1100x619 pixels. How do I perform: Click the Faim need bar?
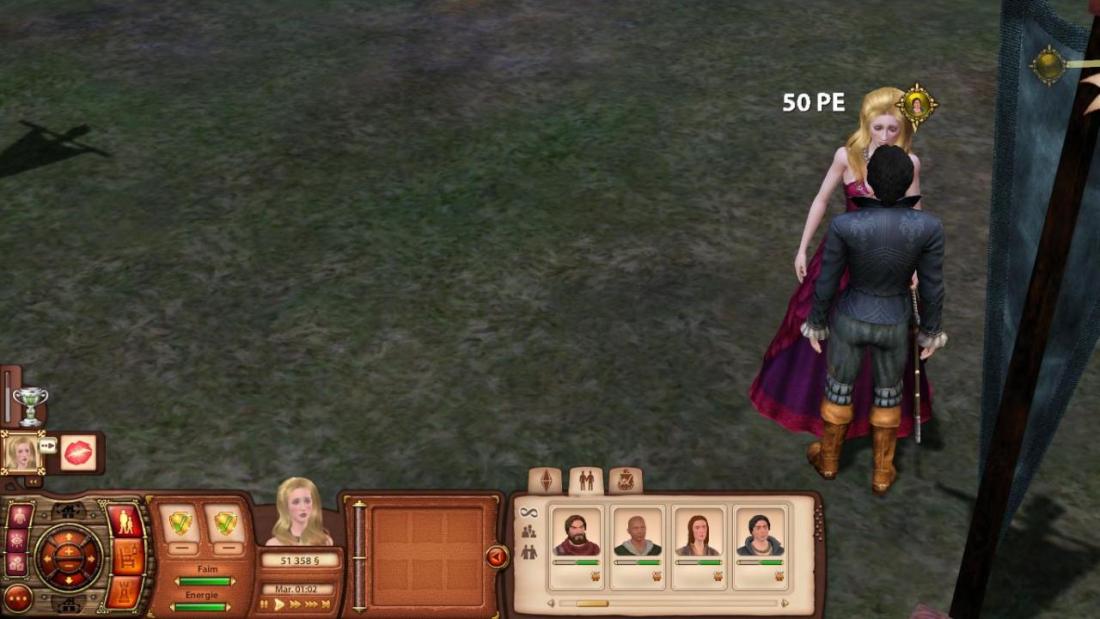tap(203, 581)
